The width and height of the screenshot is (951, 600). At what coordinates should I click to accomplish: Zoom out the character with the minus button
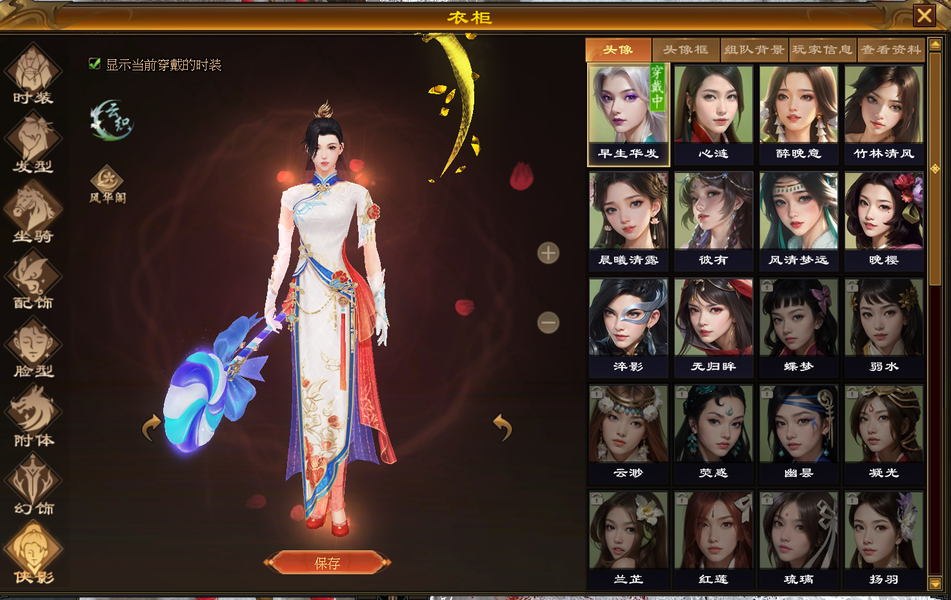coord(548,323)
